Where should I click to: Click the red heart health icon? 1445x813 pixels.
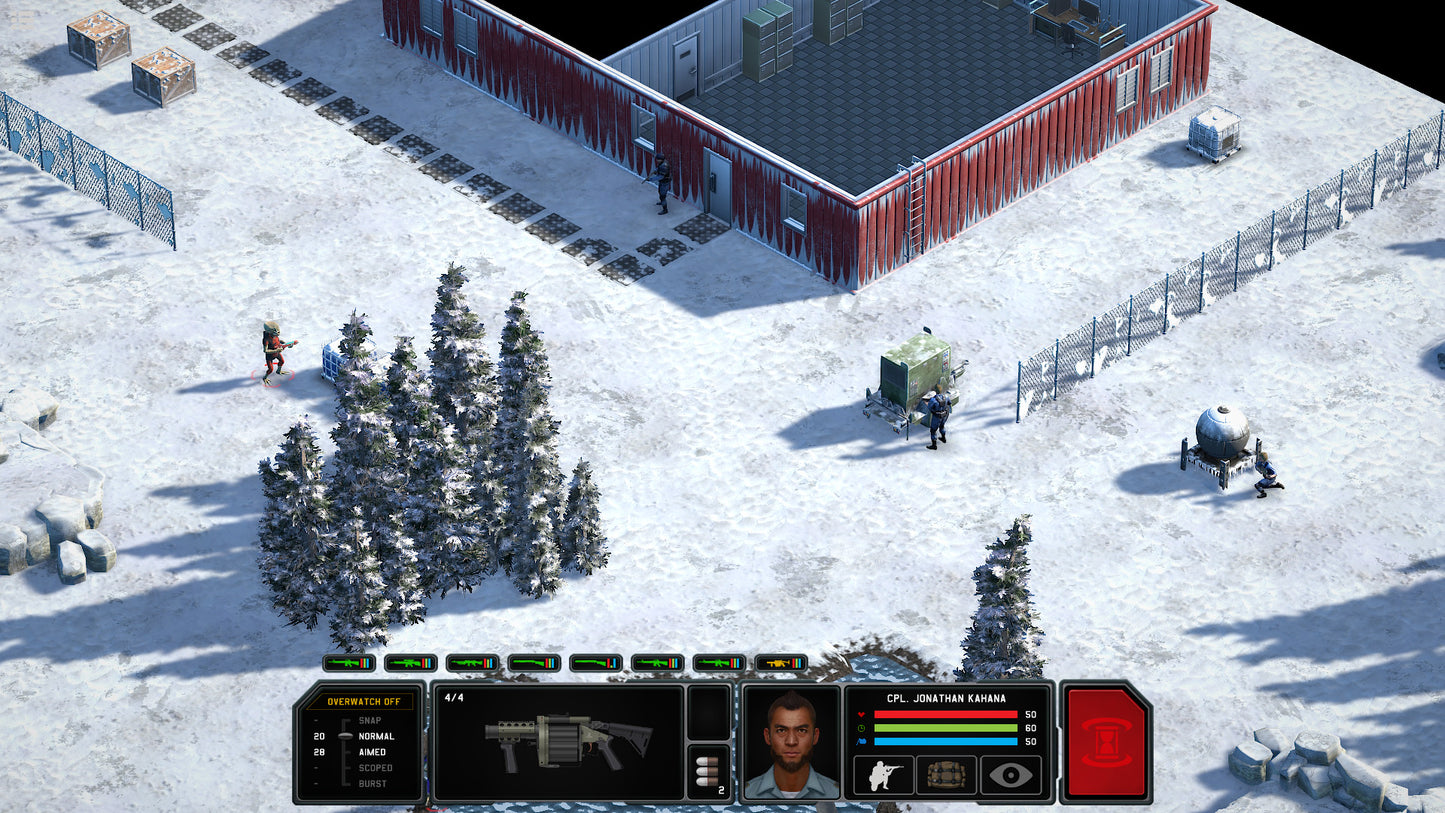coord(861,714)
